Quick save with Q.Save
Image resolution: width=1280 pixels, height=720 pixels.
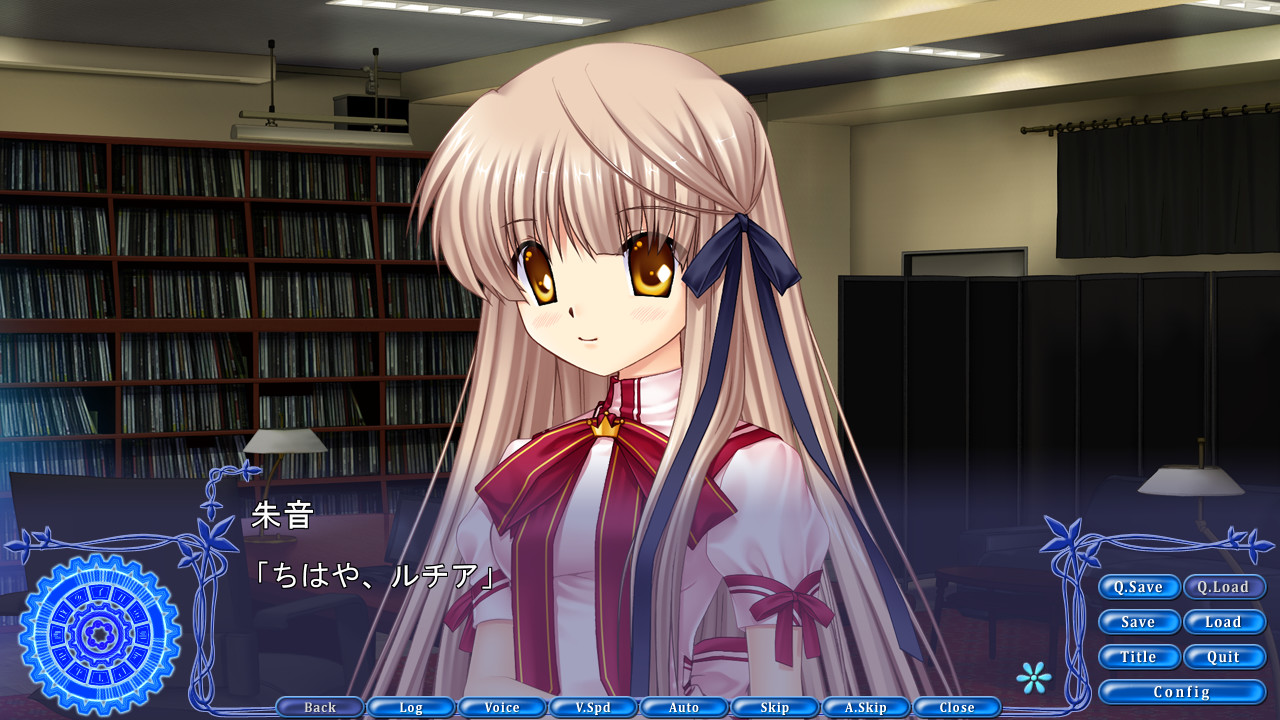point(1139,587)
